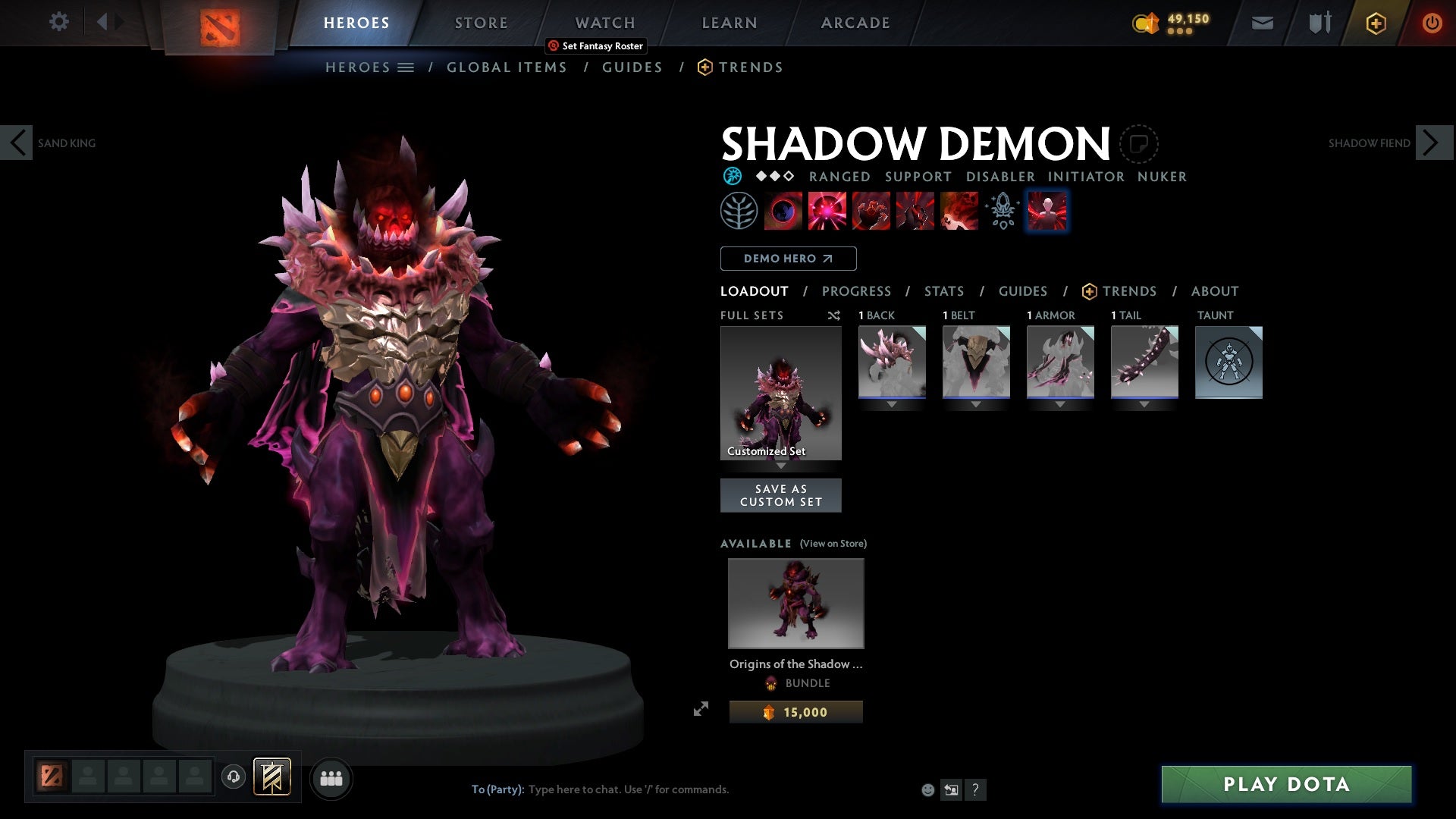
Task: Click the Set Fantasy Roster notification
Action: [596, 45]
